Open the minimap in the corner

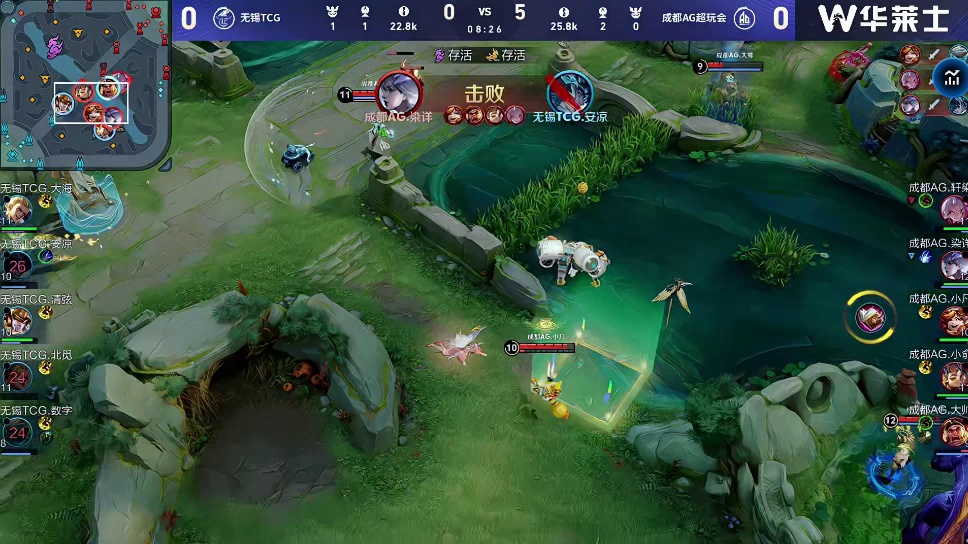click(85, 84)
